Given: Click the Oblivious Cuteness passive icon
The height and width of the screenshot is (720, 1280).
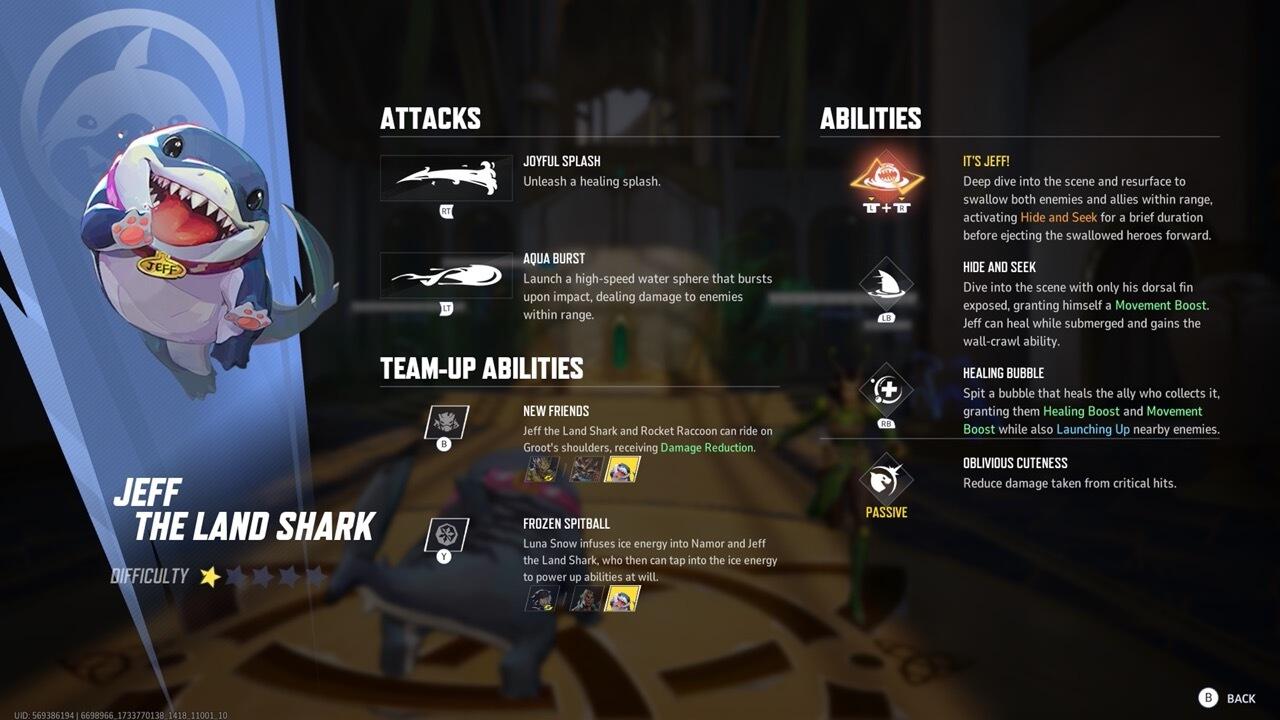Looking at the screenshot, I should (885, 478).
